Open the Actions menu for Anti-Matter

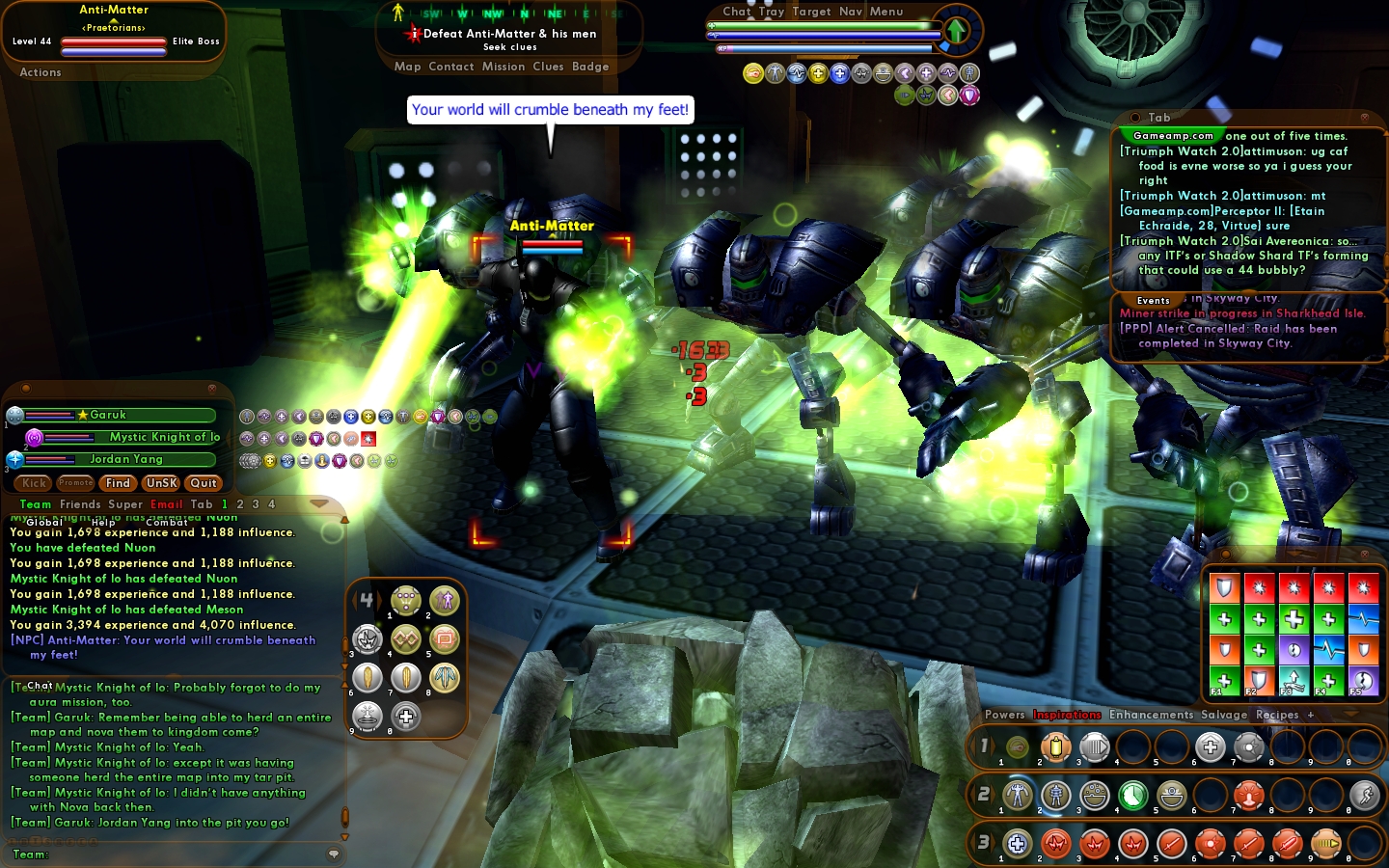point(41,72)
